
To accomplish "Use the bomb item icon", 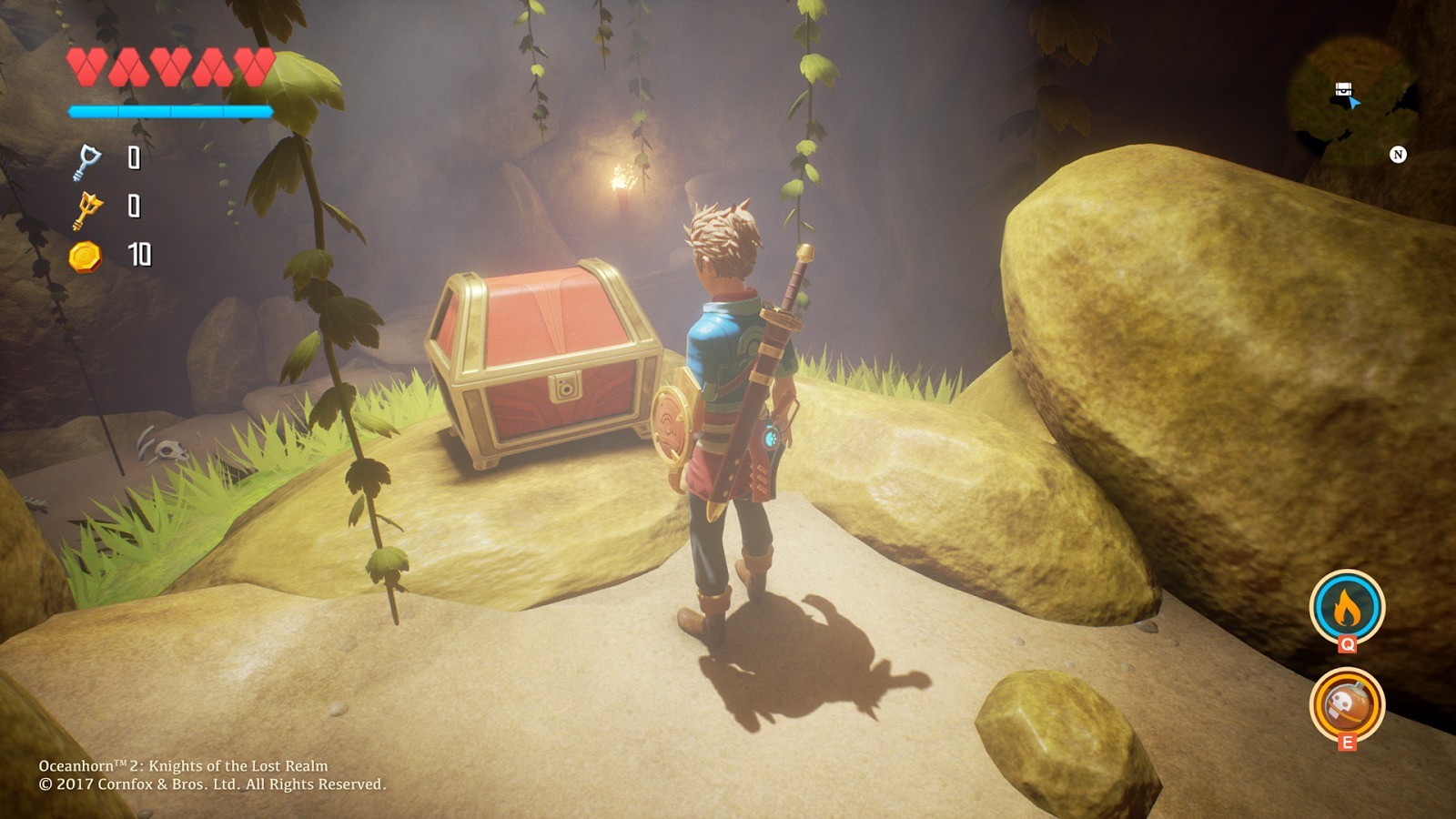I will [x=1347, y=704].
